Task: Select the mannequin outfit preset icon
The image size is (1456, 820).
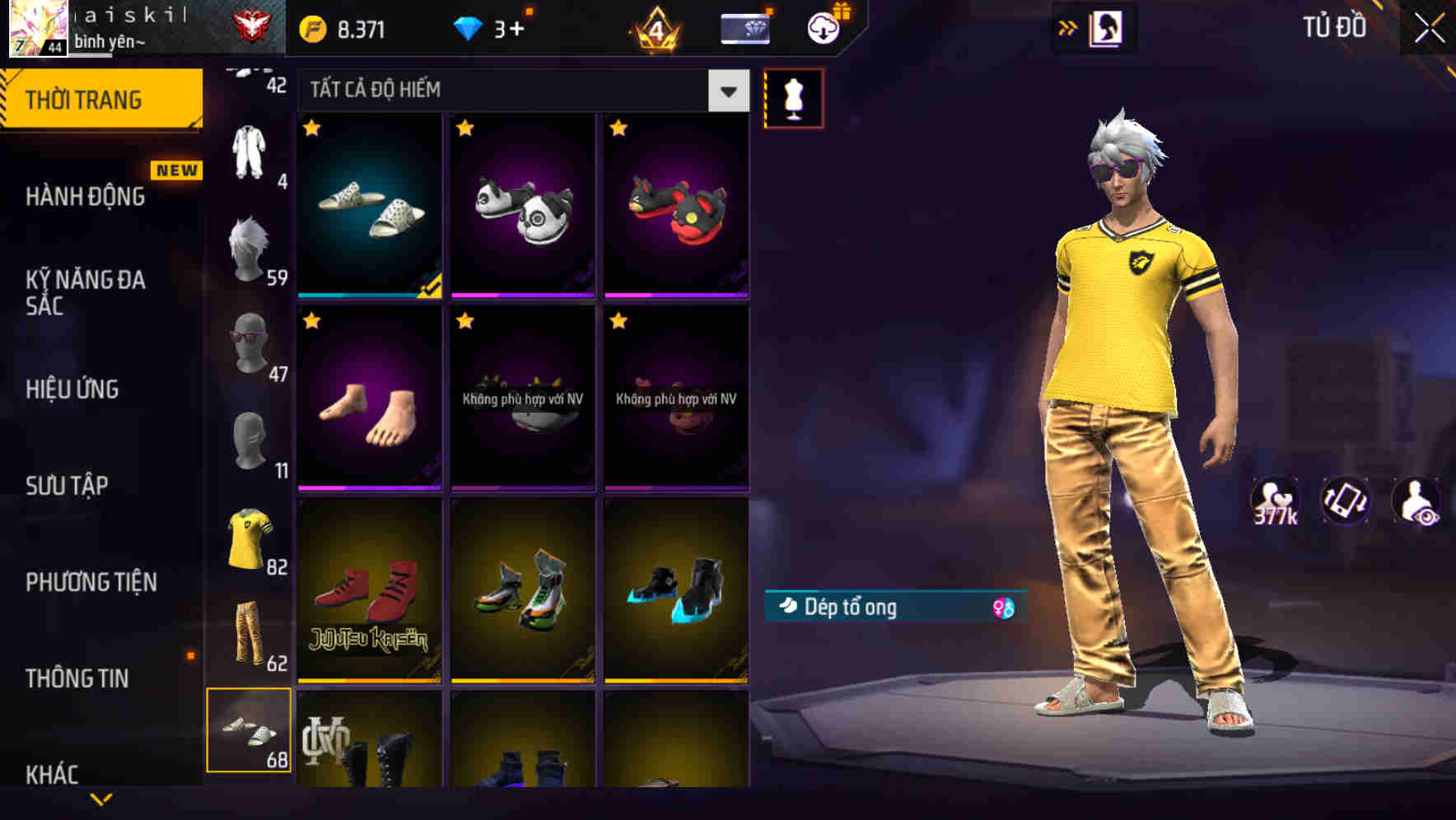Action: [793, 97]
